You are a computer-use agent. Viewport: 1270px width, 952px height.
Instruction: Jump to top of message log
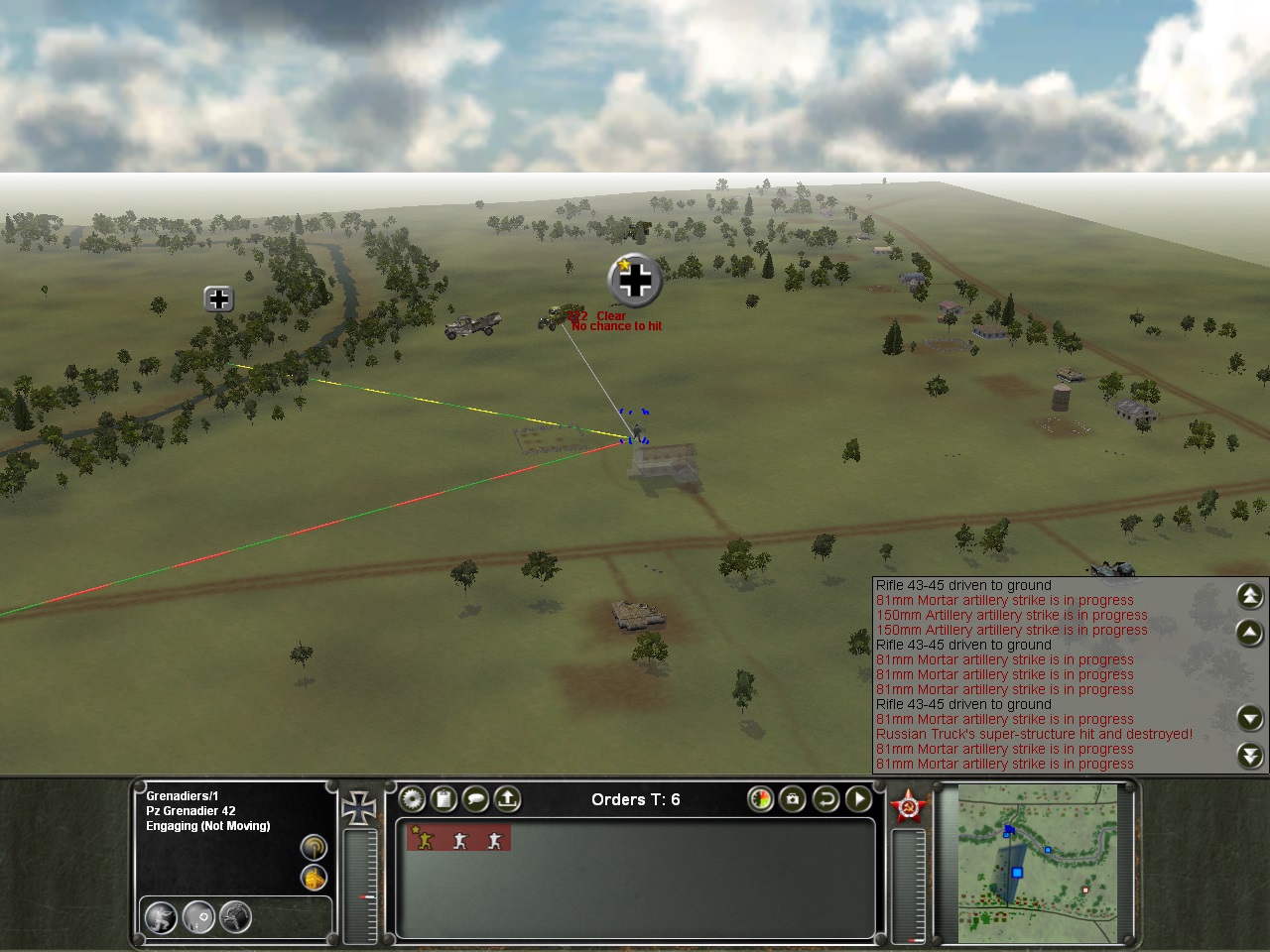point(1250,595)
